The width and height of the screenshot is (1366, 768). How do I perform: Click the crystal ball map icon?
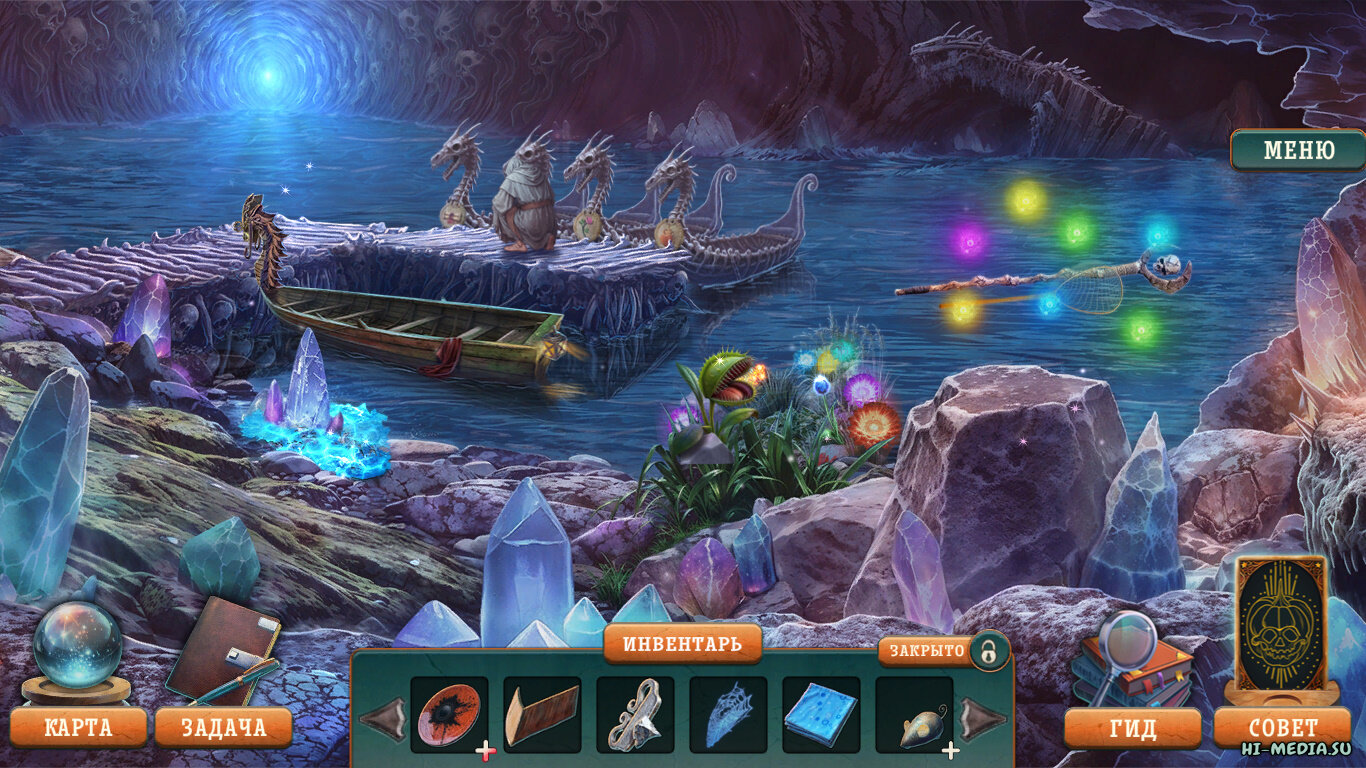click(x=77, y=646)
